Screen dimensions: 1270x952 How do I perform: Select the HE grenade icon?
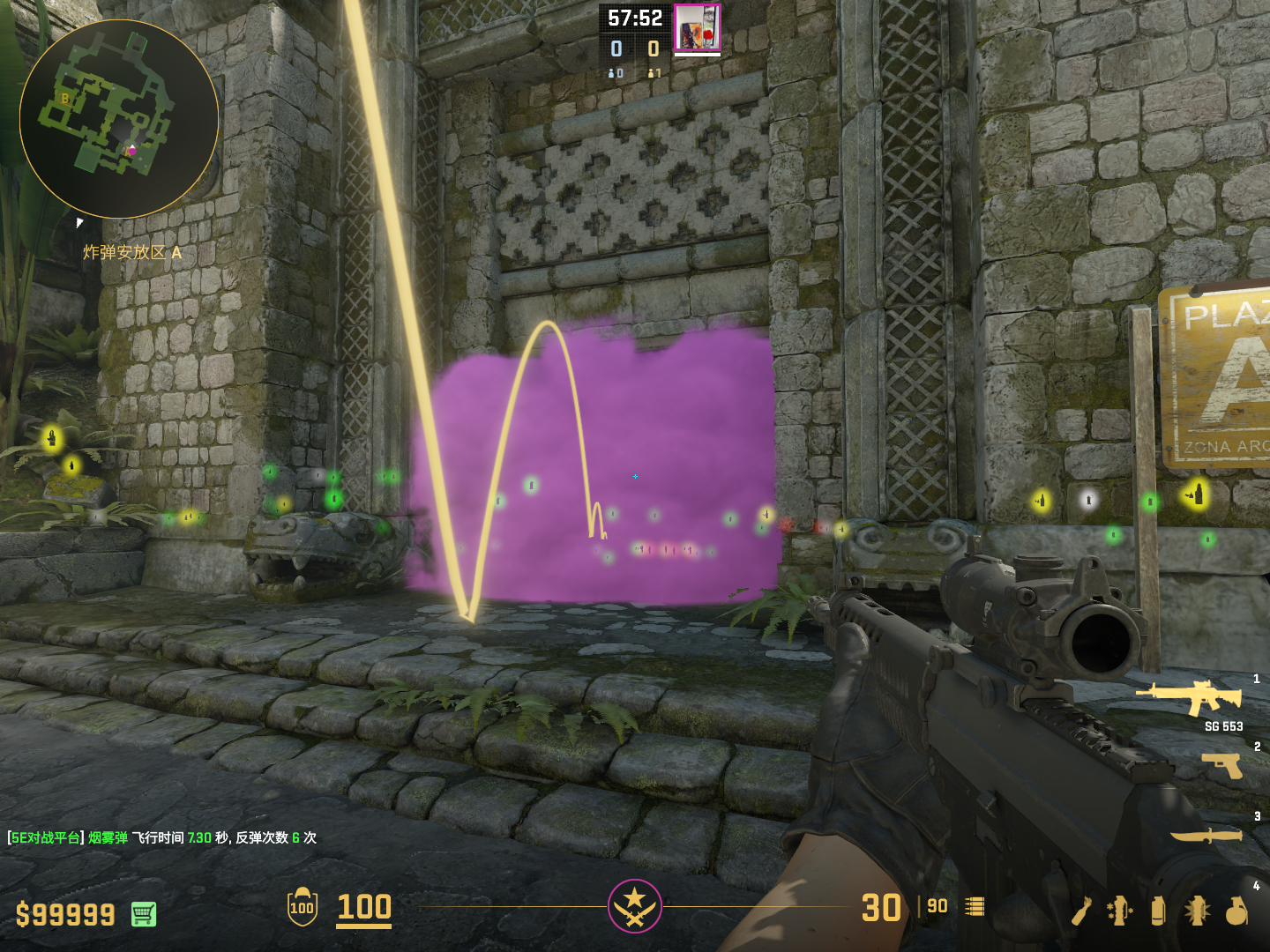[x=1237, y=911]
